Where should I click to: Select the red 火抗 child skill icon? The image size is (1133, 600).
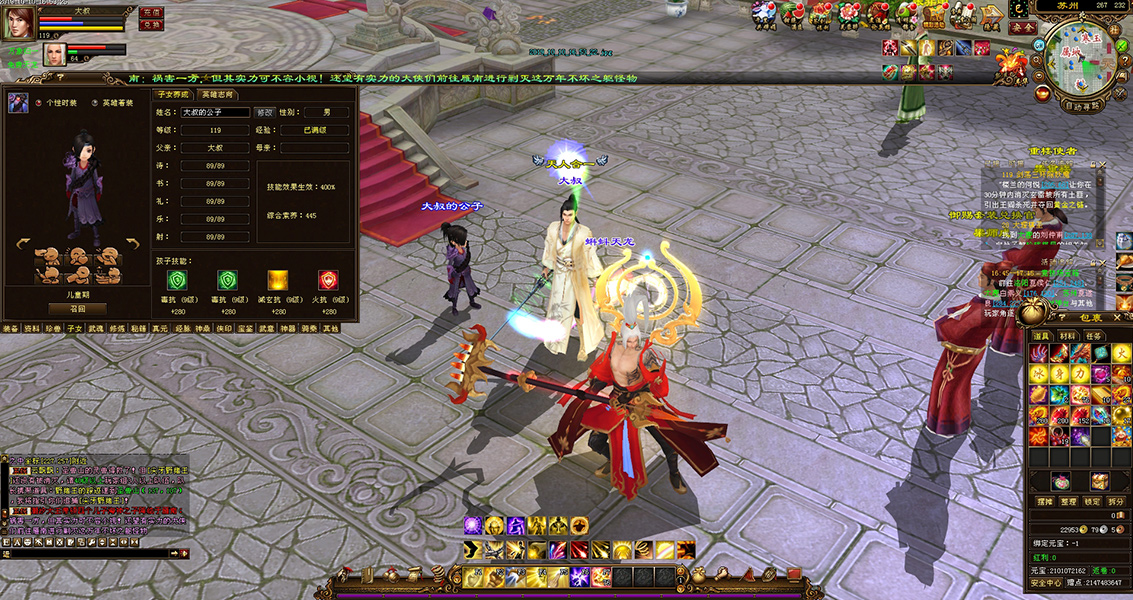coord(327,280)
